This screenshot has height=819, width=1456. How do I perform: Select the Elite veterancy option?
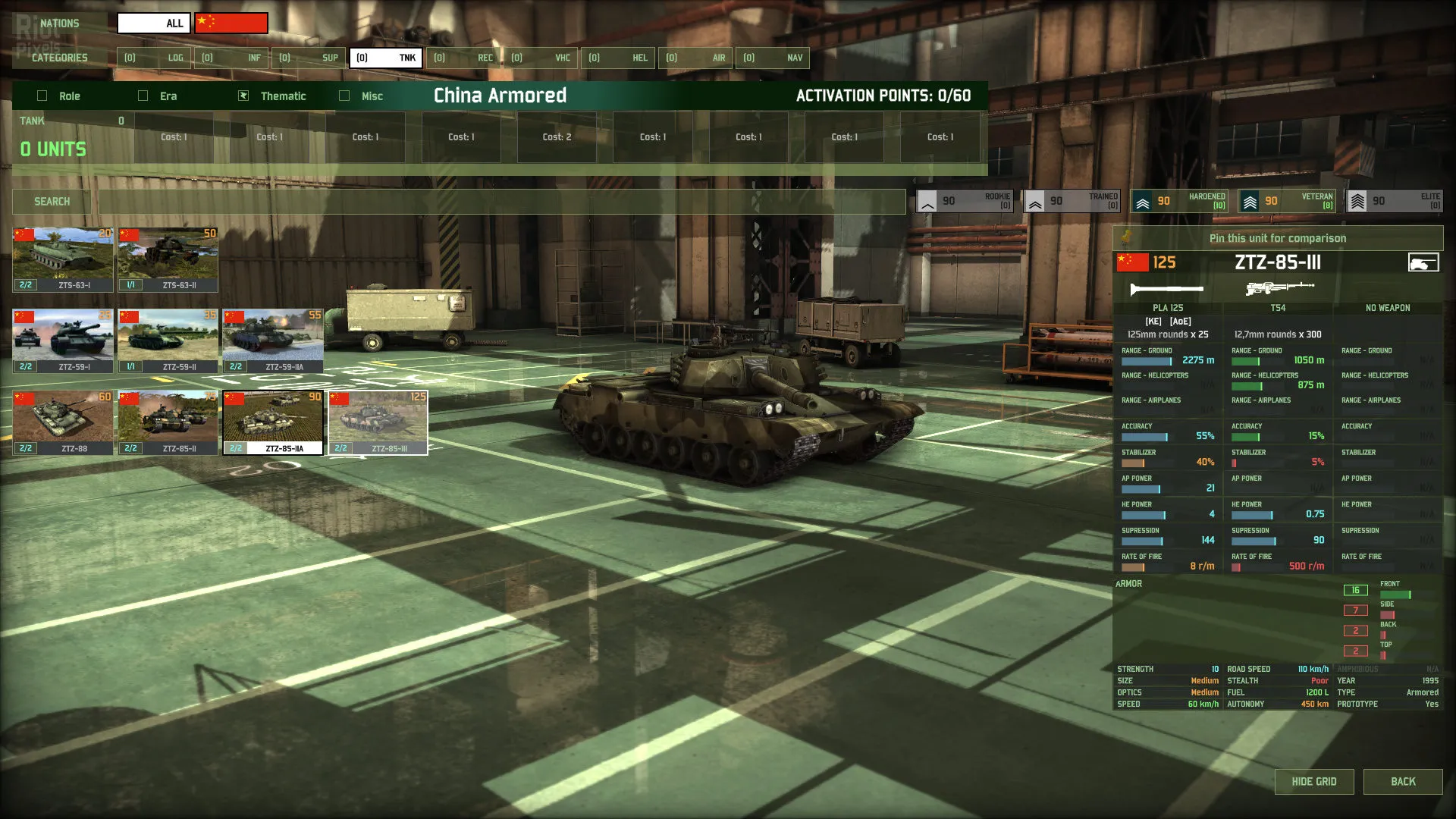click(x=1394, y=201)
